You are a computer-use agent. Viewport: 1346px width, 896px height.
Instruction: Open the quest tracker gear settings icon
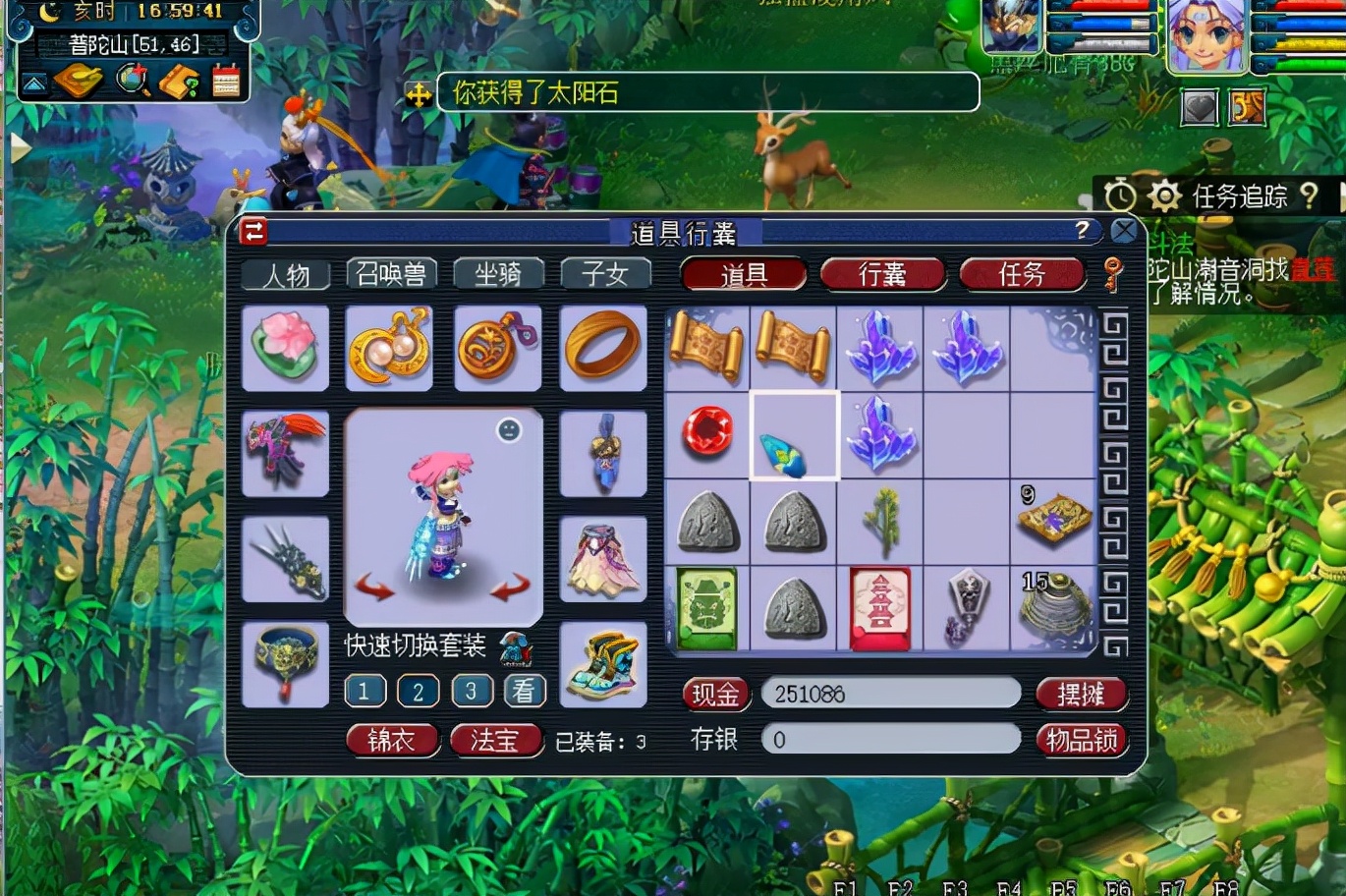1164,195
